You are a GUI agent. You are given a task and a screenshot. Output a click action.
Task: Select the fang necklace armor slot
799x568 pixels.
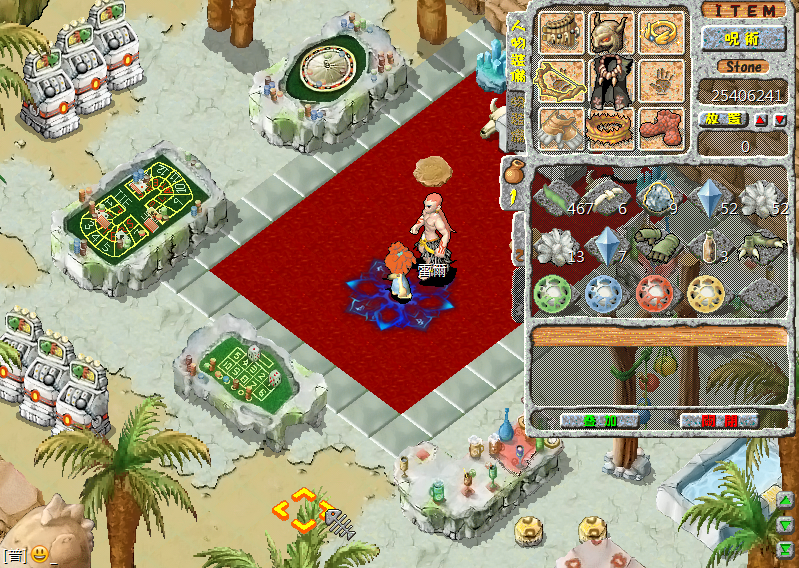click(611, 82)
